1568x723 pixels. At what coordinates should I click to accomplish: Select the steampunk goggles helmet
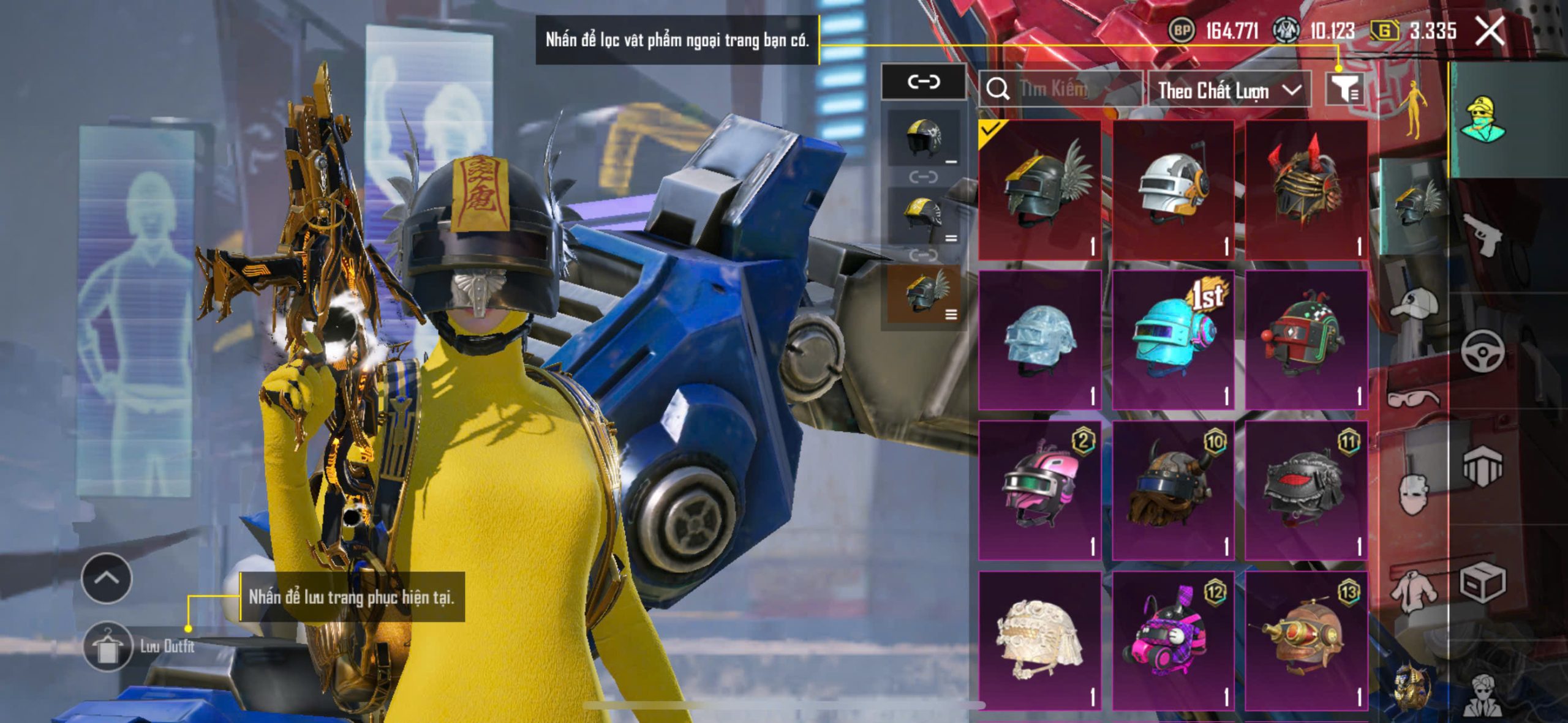click(x=1306, y=640)
